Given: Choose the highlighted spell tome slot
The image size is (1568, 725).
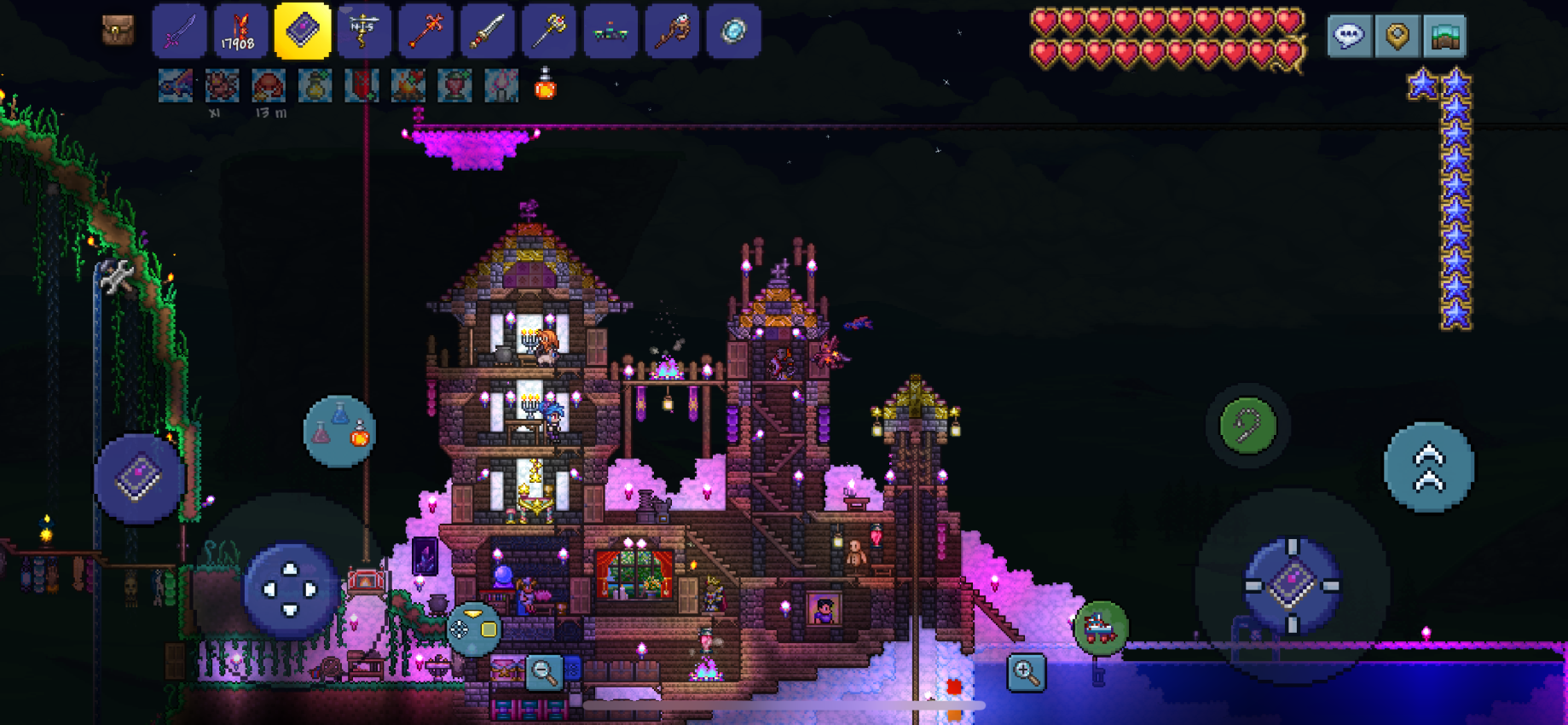Looking at the screenshot, I should pyautogui.click(x=302, y=32).
